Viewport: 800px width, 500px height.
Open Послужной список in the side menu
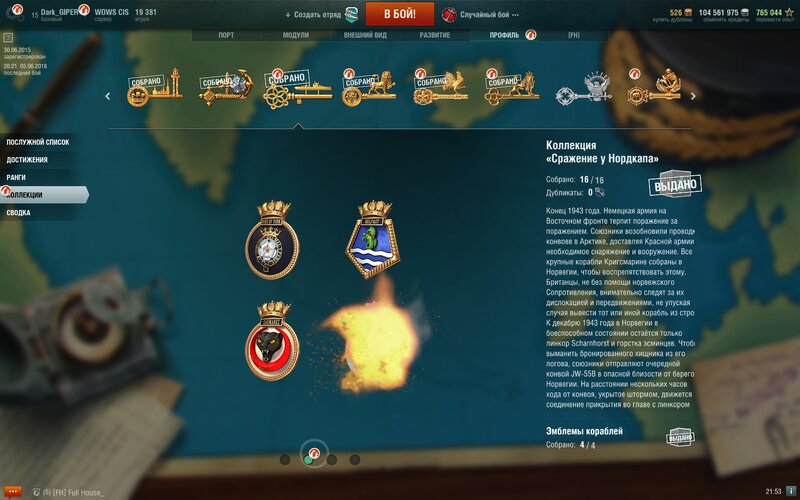(x=38, y=142)
